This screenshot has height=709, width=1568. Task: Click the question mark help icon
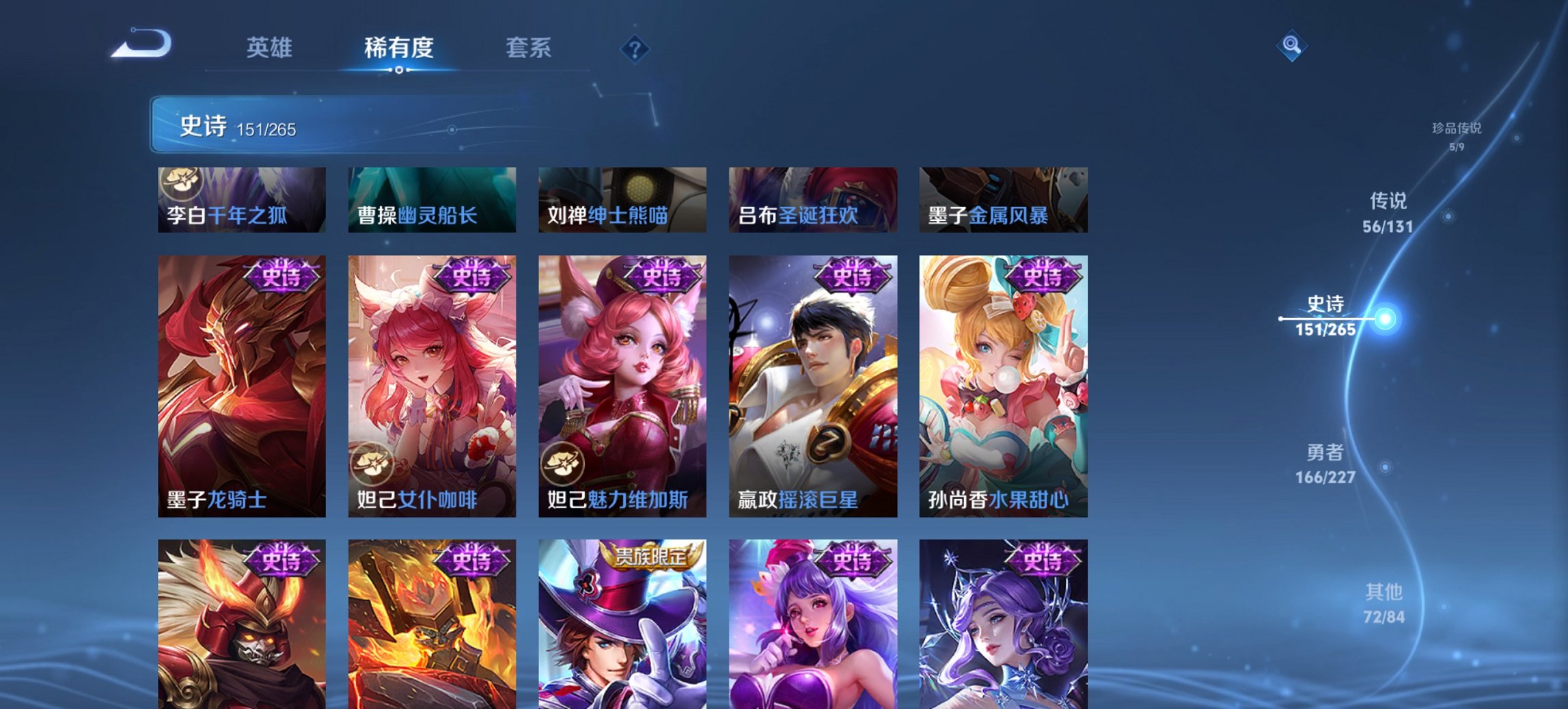(635, 48)
